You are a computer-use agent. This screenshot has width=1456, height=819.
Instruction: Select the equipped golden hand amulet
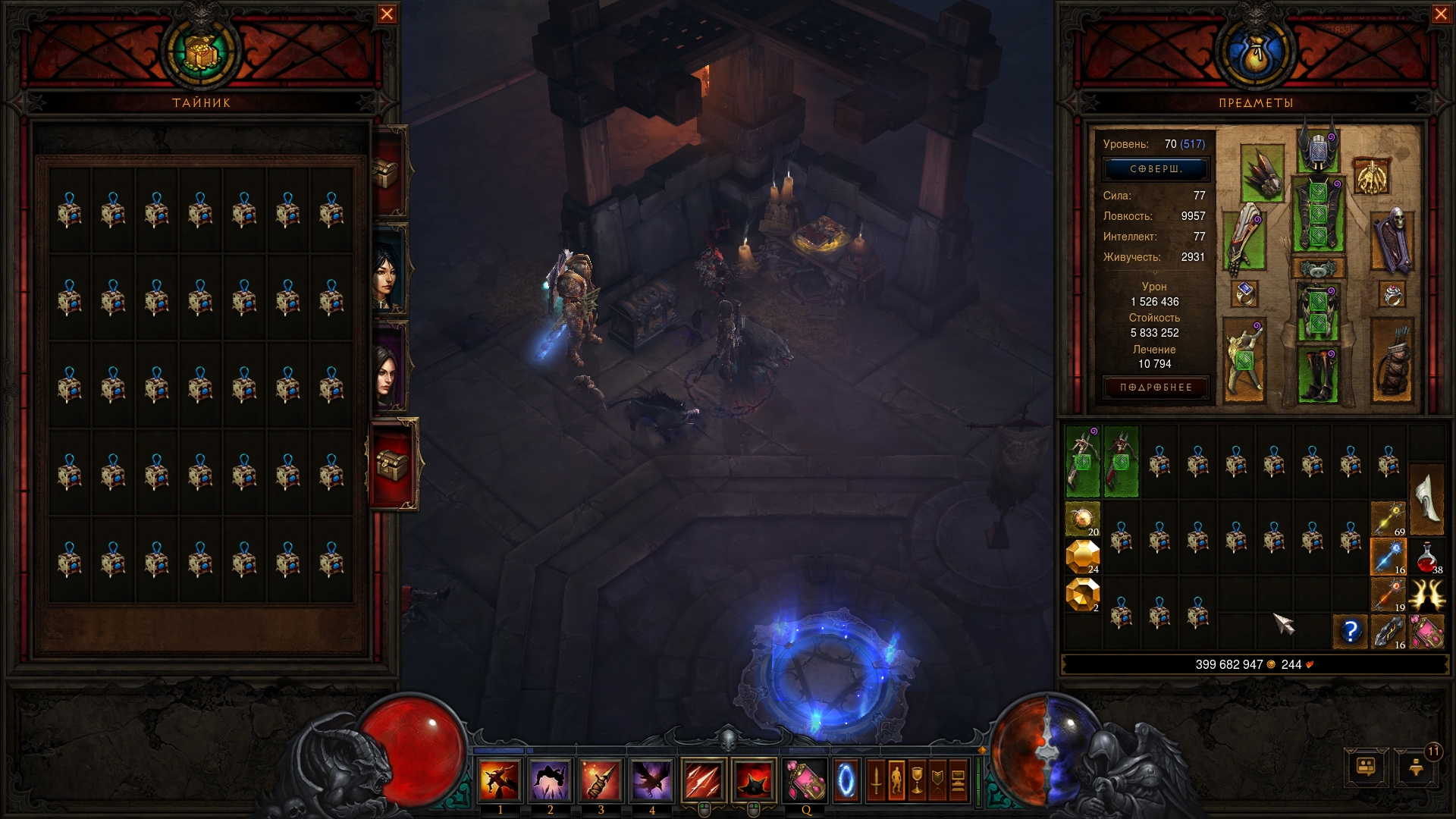(1371, 176)
